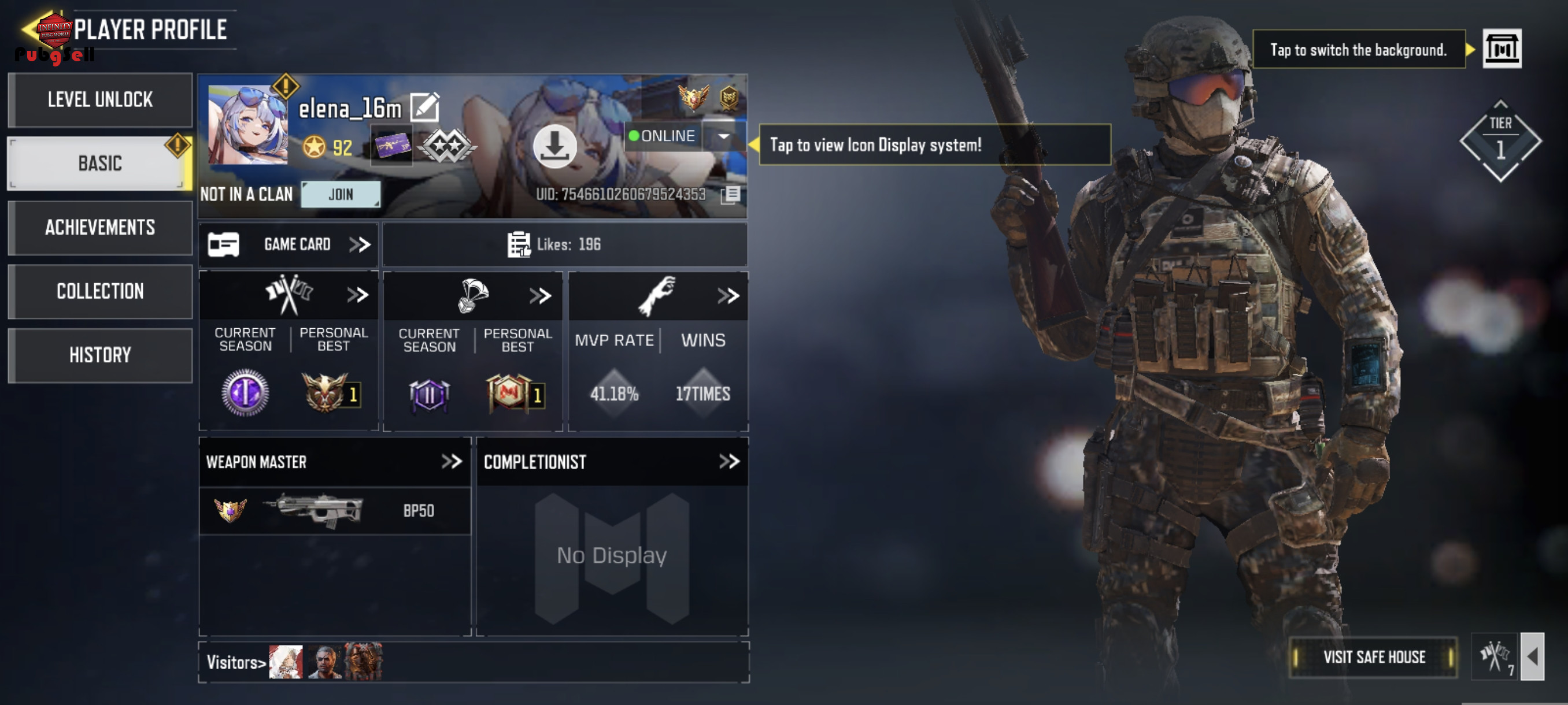Expand the Weapon Master section
This screenshot has height=705, width=1568.
coord(451,462)
